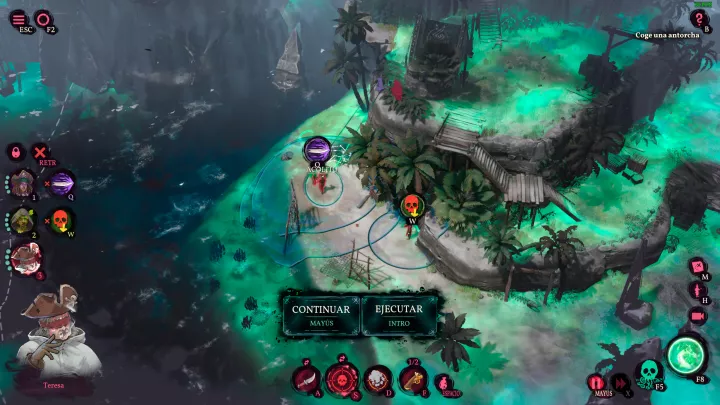Click the EJECUTAR button

click(398, 314)
